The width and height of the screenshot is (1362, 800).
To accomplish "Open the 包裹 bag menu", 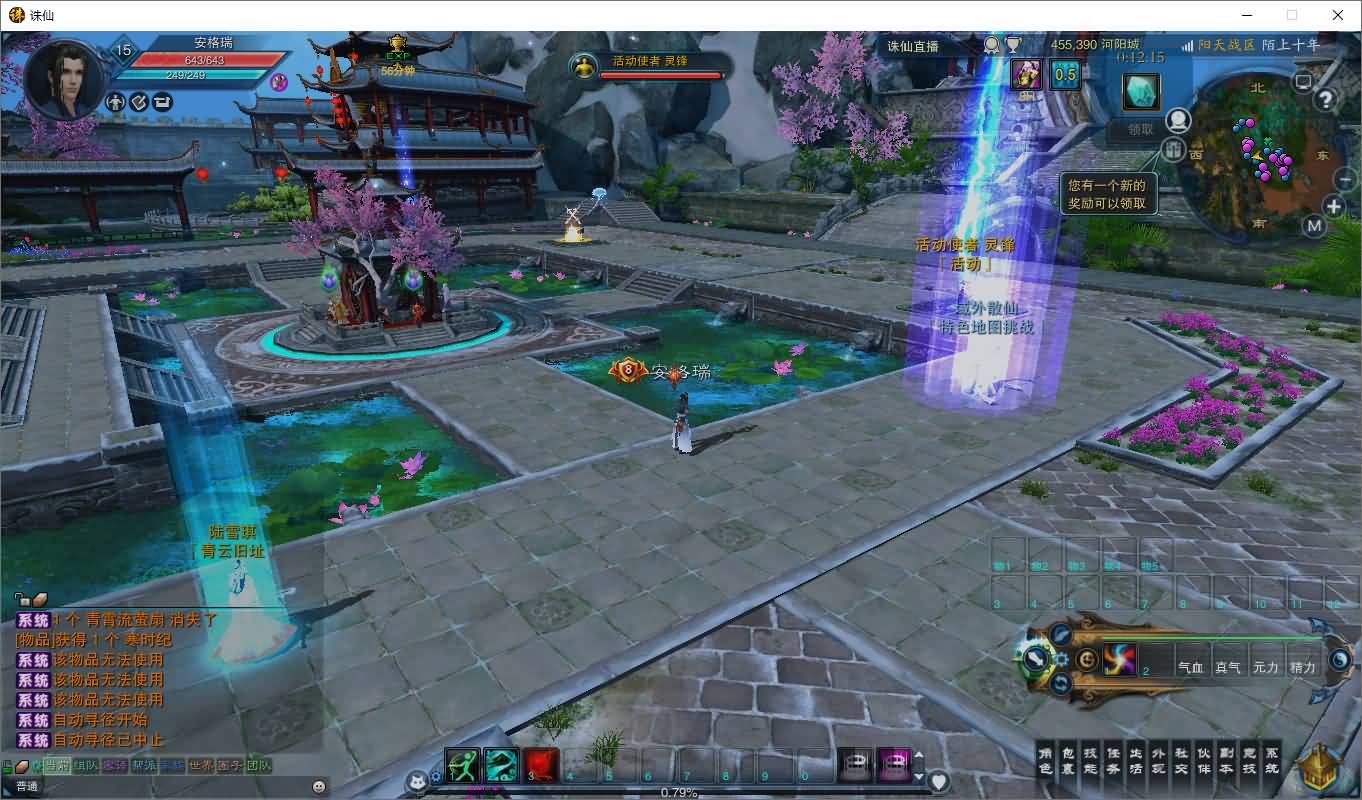I will (1068, 761).
